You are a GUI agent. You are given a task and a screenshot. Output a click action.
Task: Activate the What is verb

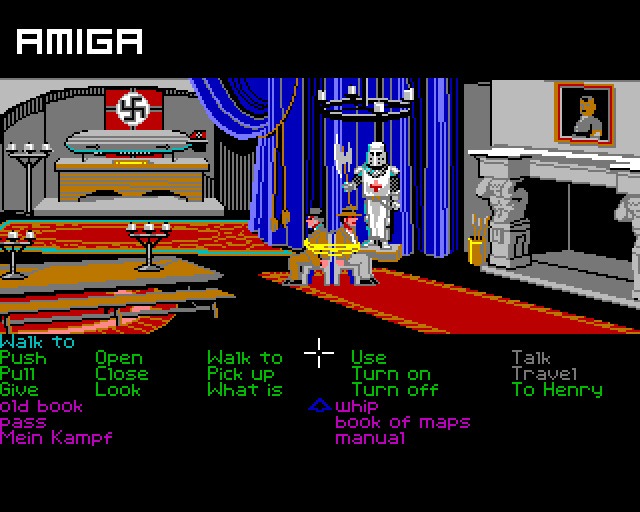(244, 390)
